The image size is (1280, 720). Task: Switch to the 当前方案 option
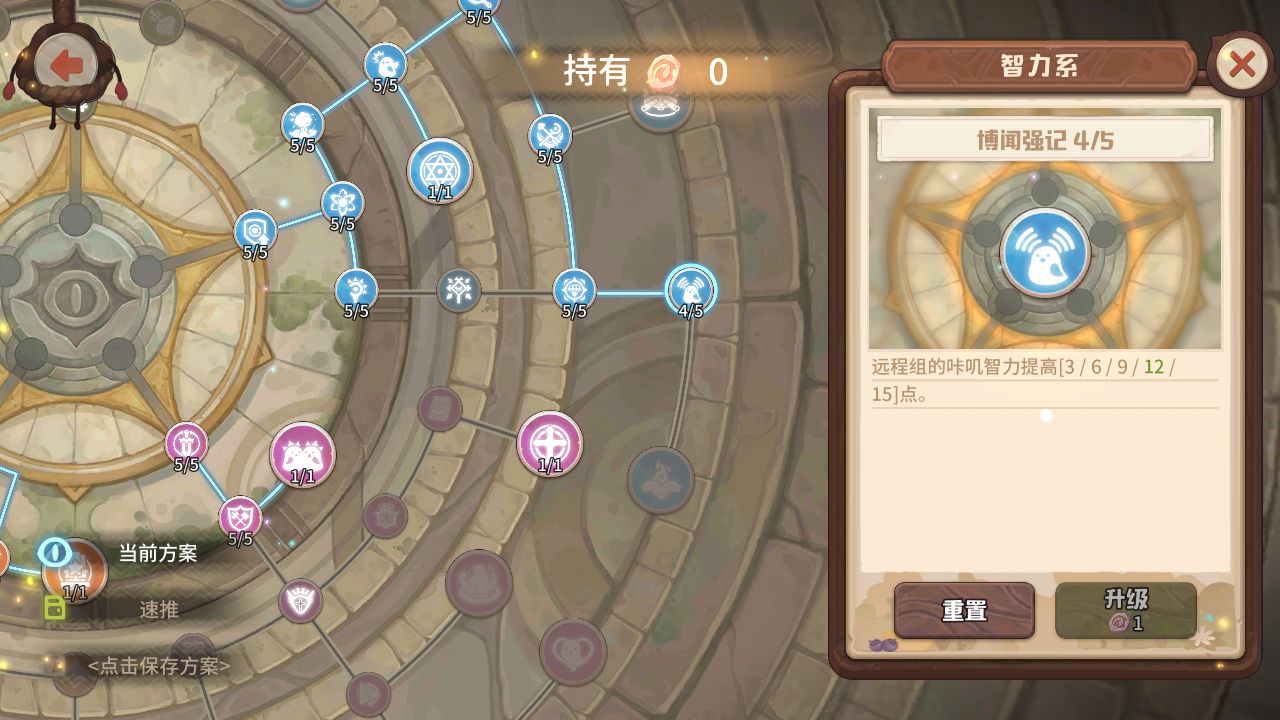pyautogui.click(x=157, y=553)
